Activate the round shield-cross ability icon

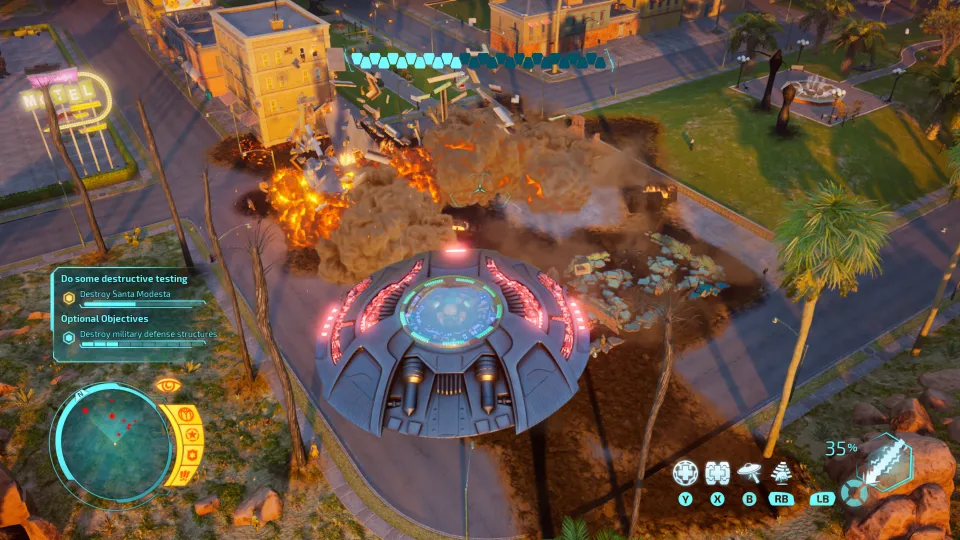(x=685, y=473)
